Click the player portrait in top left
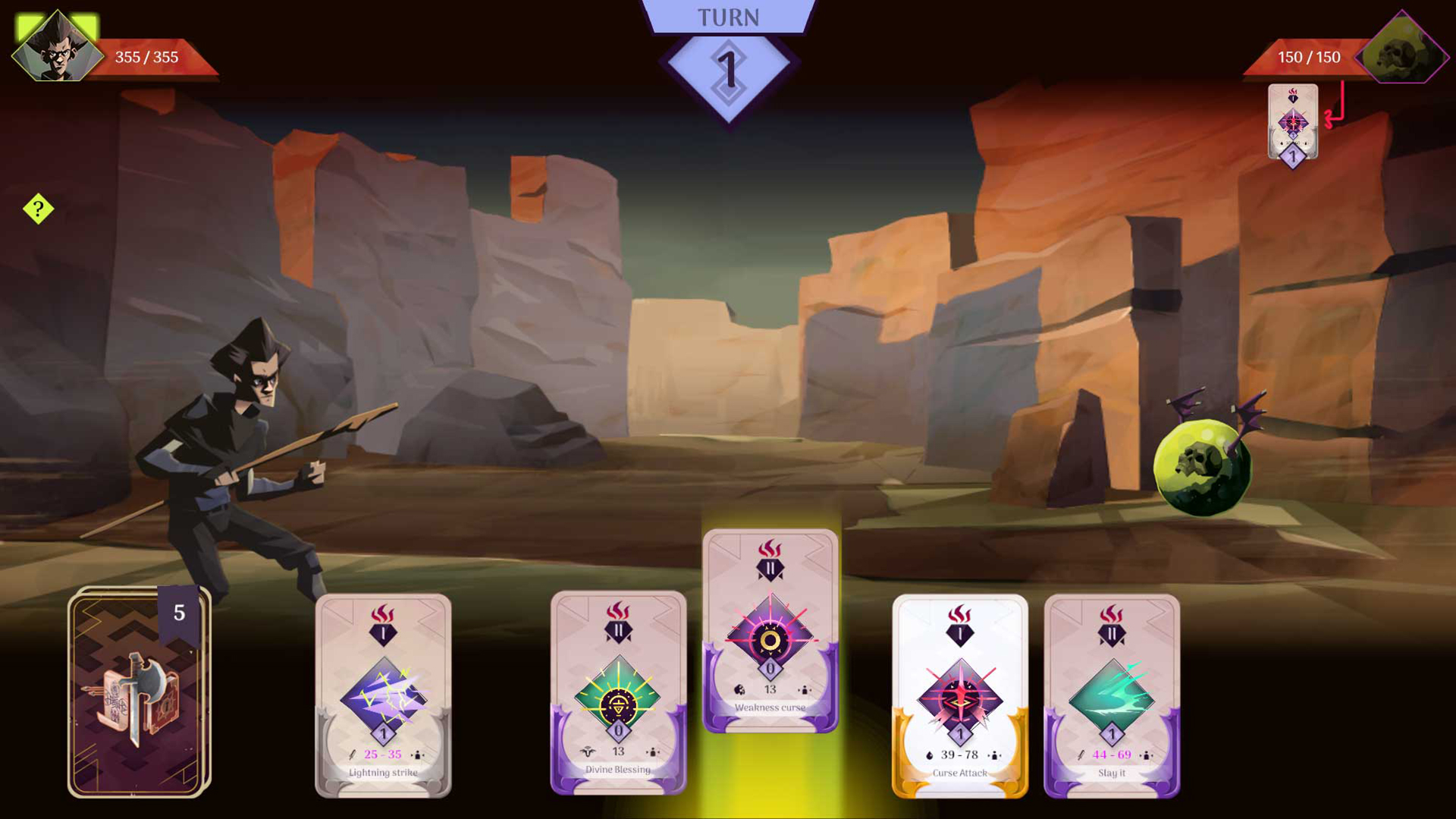The width and height of the screenshot is (1456, 819). [57, 47]
